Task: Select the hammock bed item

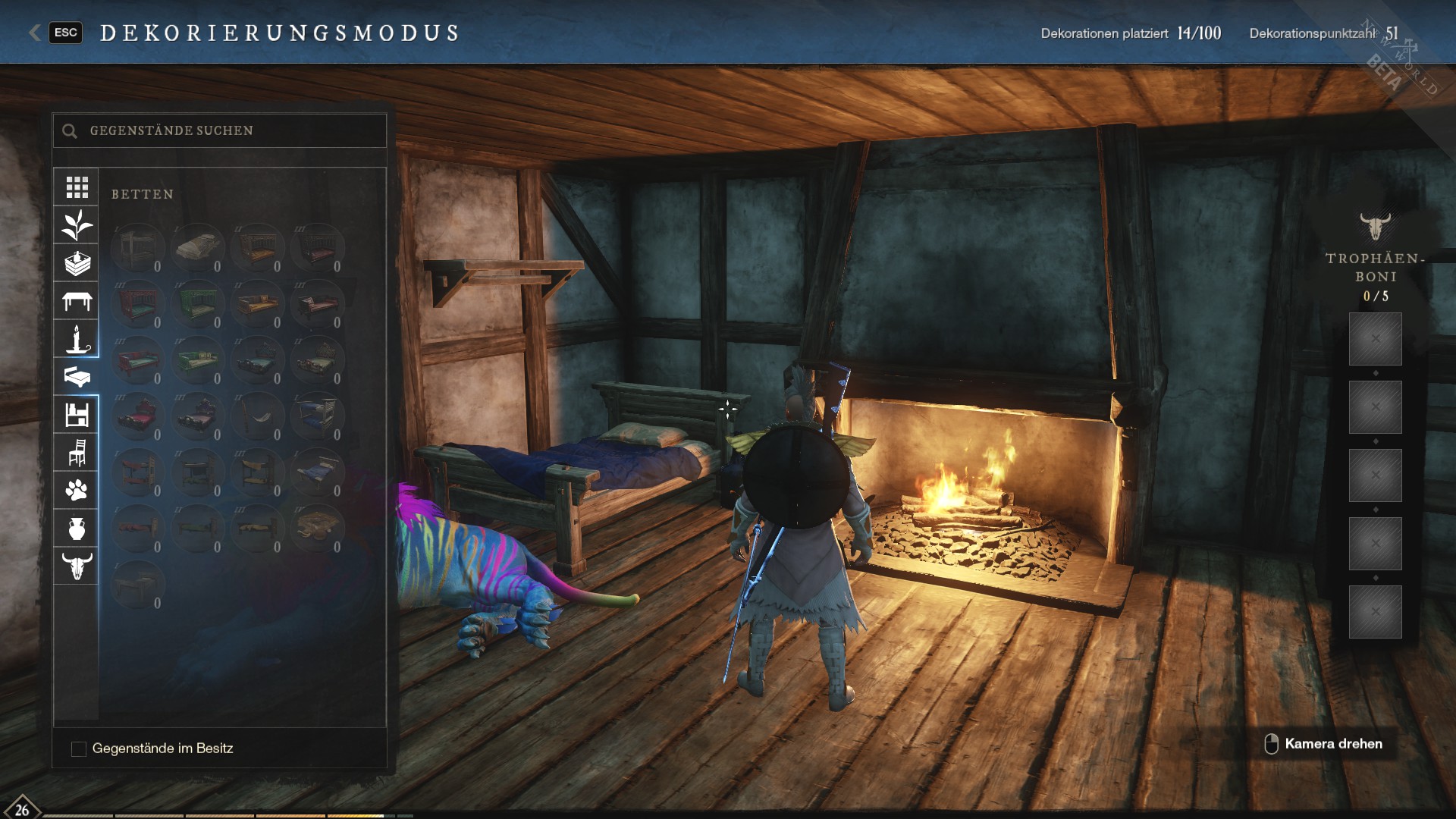Action: click(x=257, y=416)
